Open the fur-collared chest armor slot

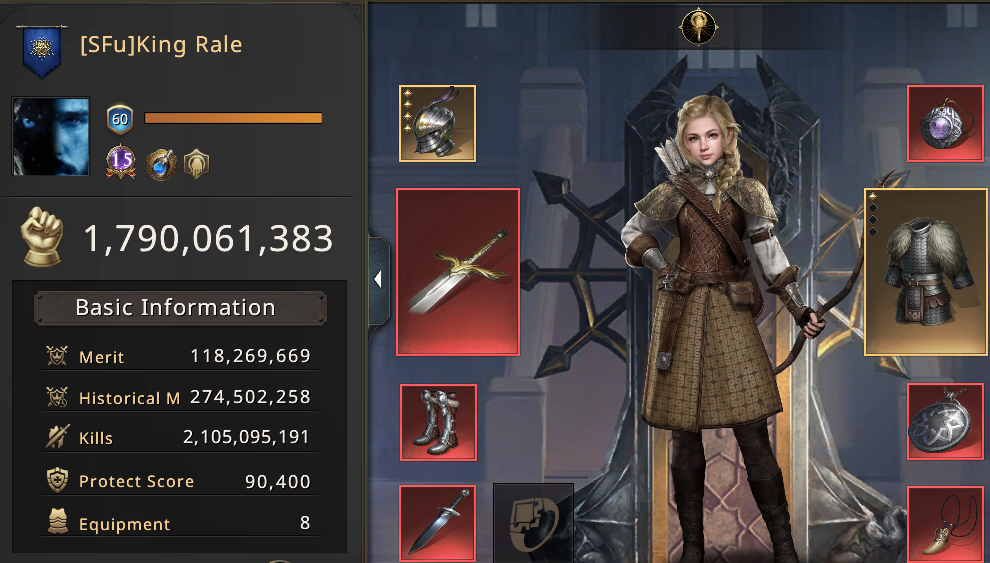926,272
